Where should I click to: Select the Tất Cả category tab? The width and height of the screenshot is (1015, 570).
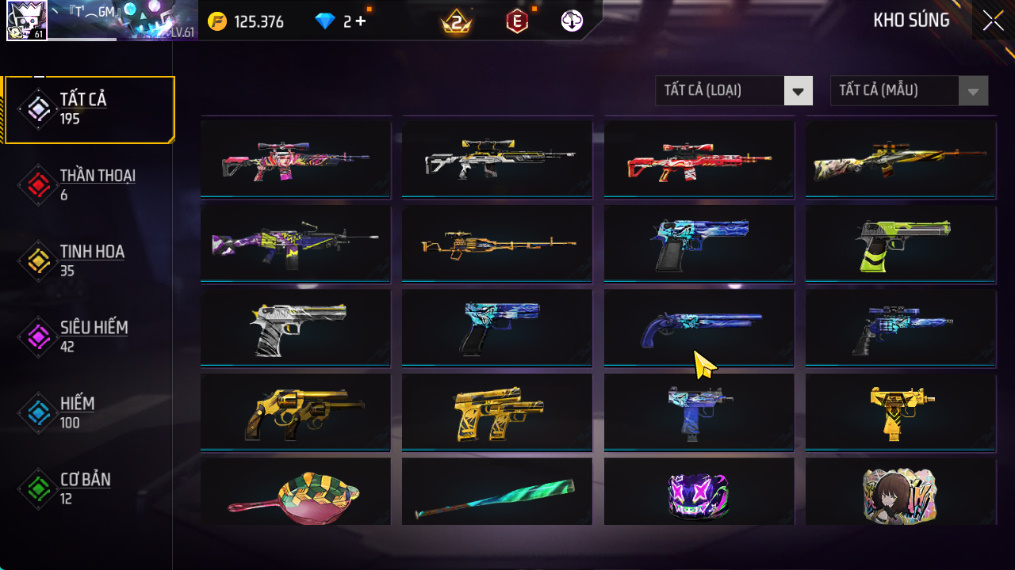(88, 109)
